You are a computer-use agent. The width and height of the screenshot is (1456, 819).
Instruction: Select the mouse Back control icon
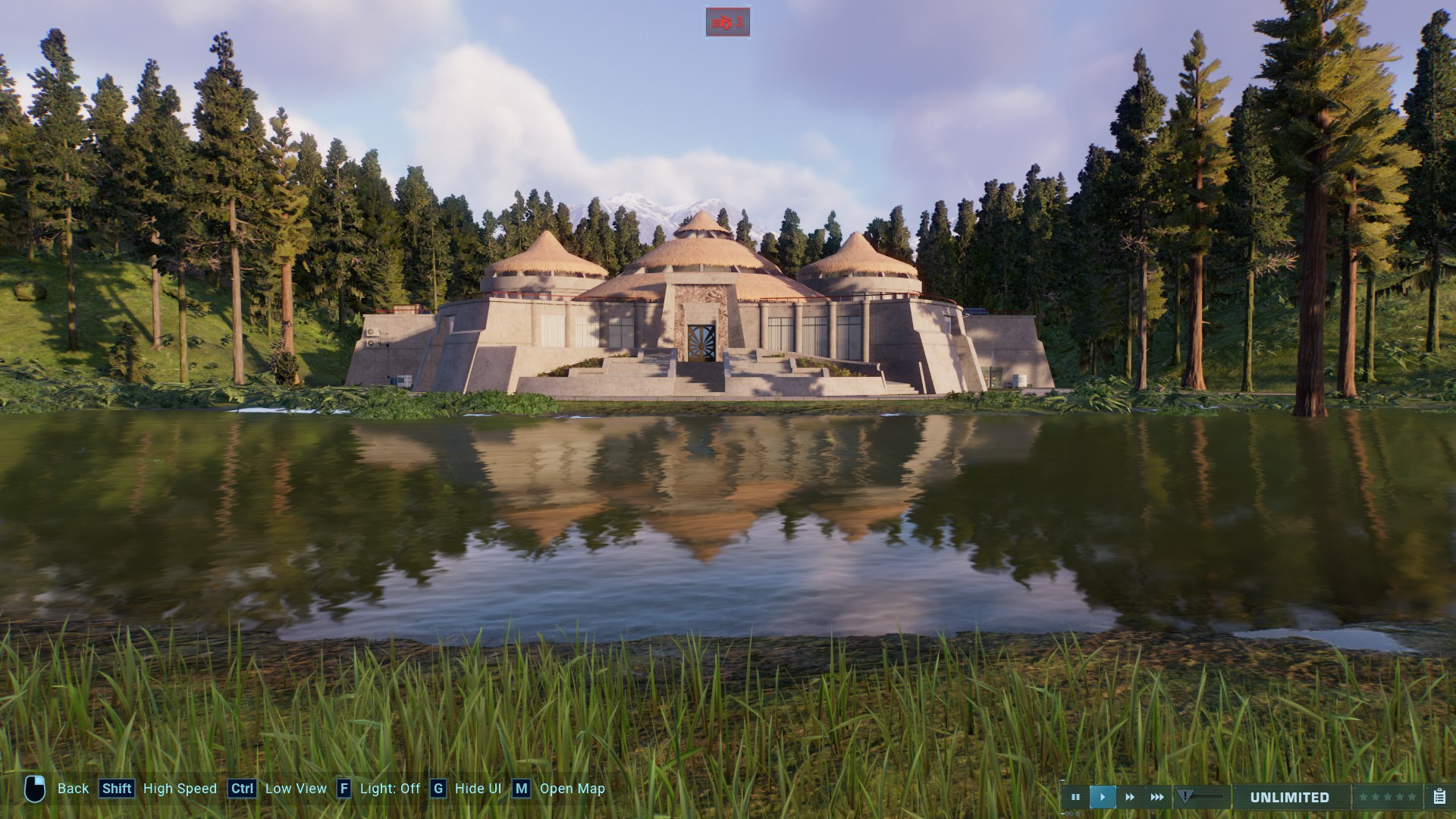click(36, 789)
